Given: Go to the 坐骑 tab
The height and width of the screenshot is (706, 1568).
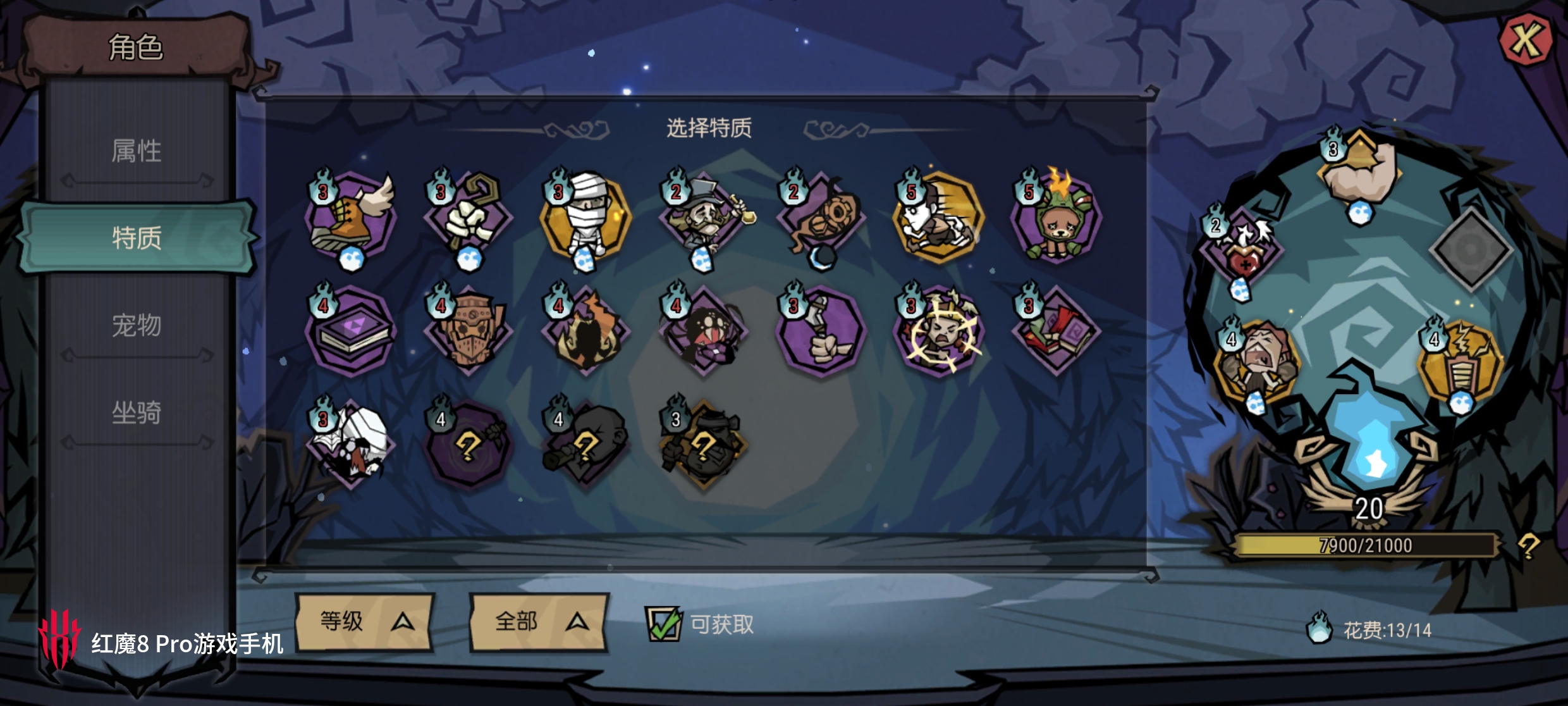Looking at the screenshot, I should tap(137, 412).
